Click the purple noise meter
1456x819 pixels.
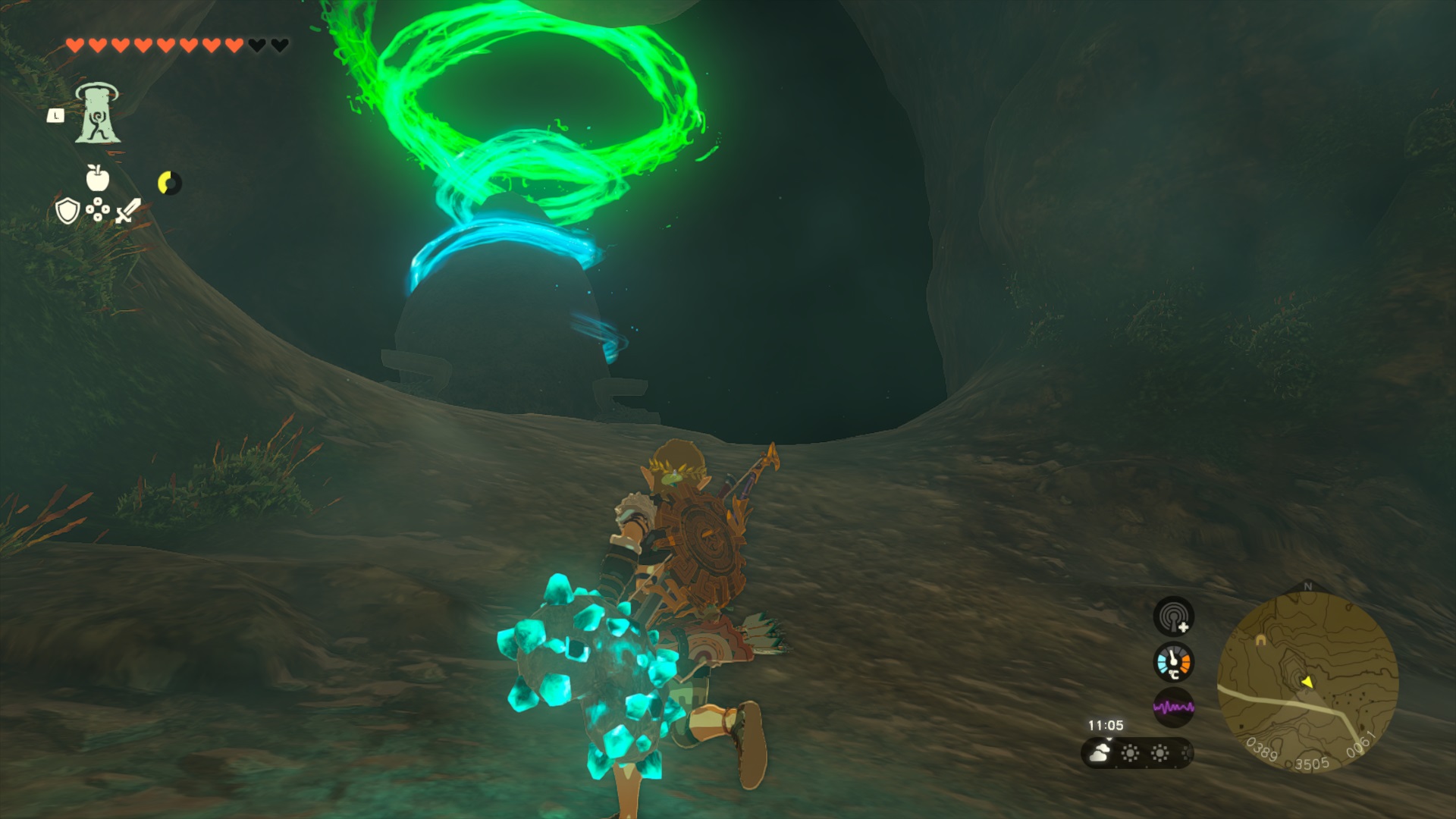click(1173, 708)
